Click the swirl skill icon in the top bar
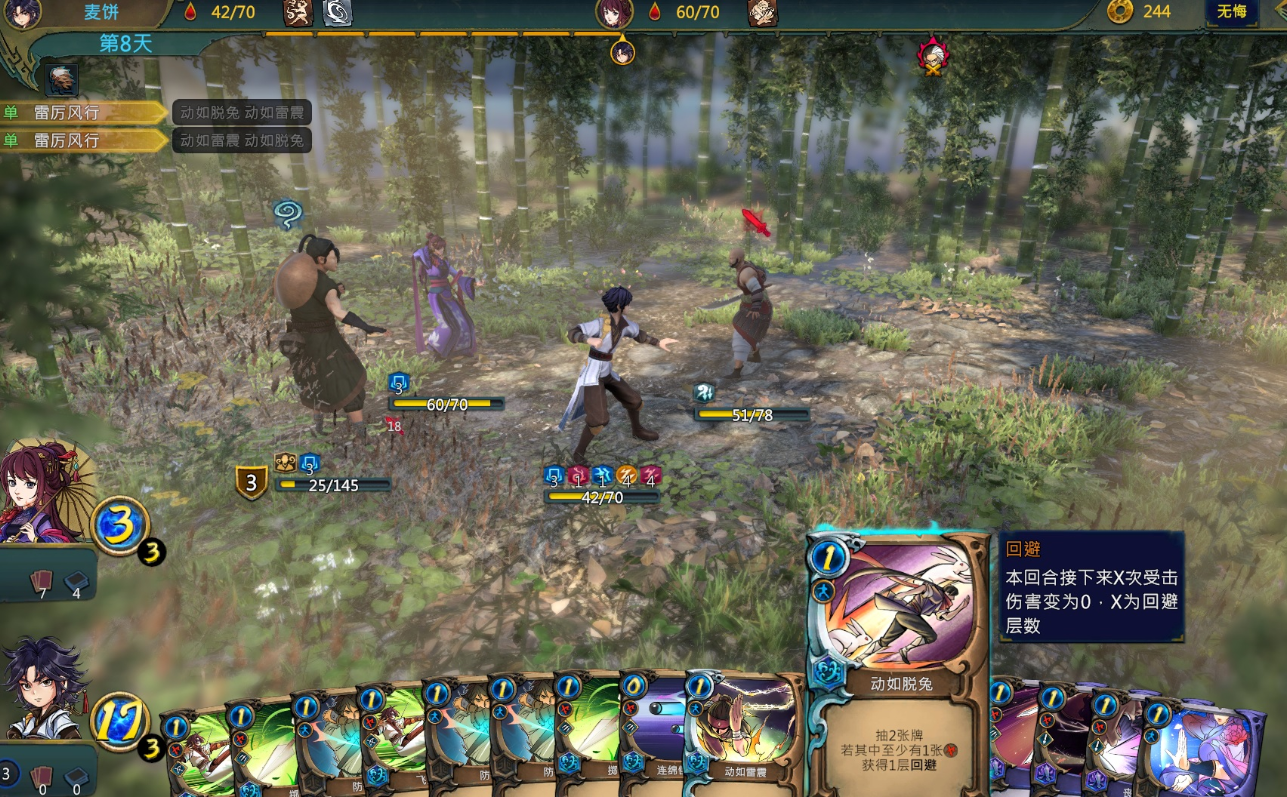Image resolution: width=1287 pixels, height=797 pixels. coord(337,12)
